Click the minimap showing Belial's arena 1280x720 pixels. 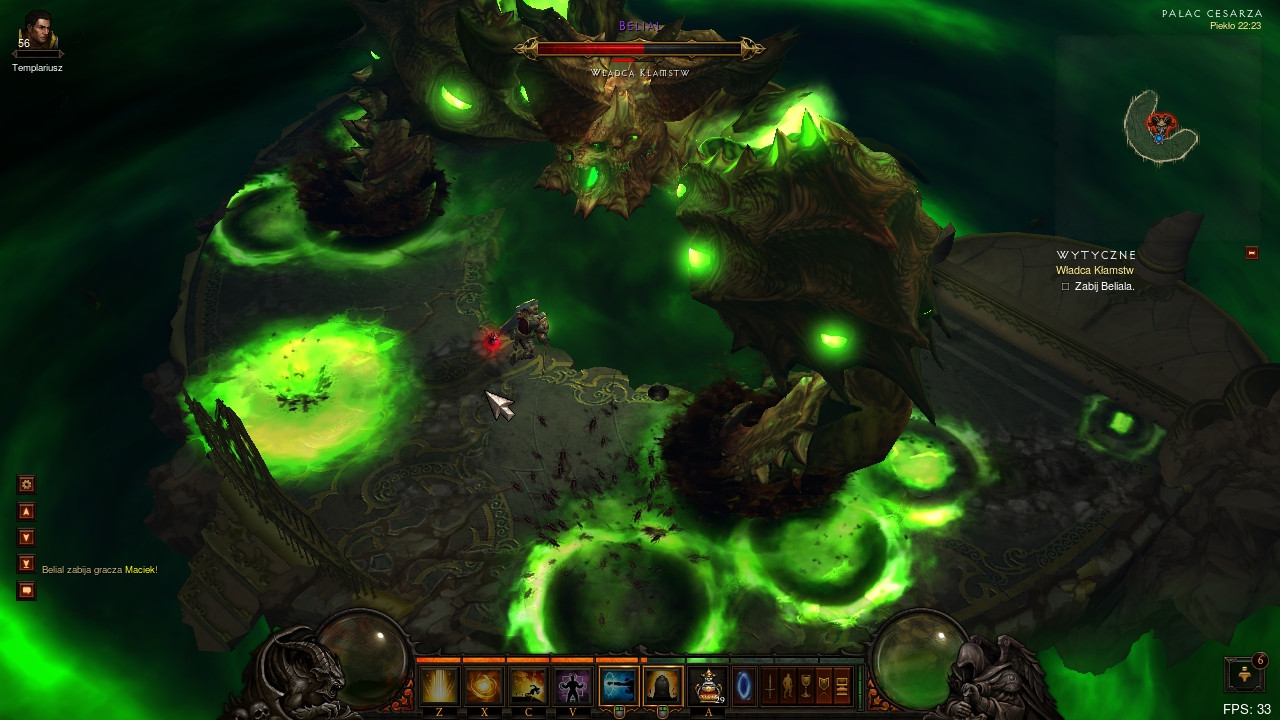pyautogui.click(x=1160, y=126)
